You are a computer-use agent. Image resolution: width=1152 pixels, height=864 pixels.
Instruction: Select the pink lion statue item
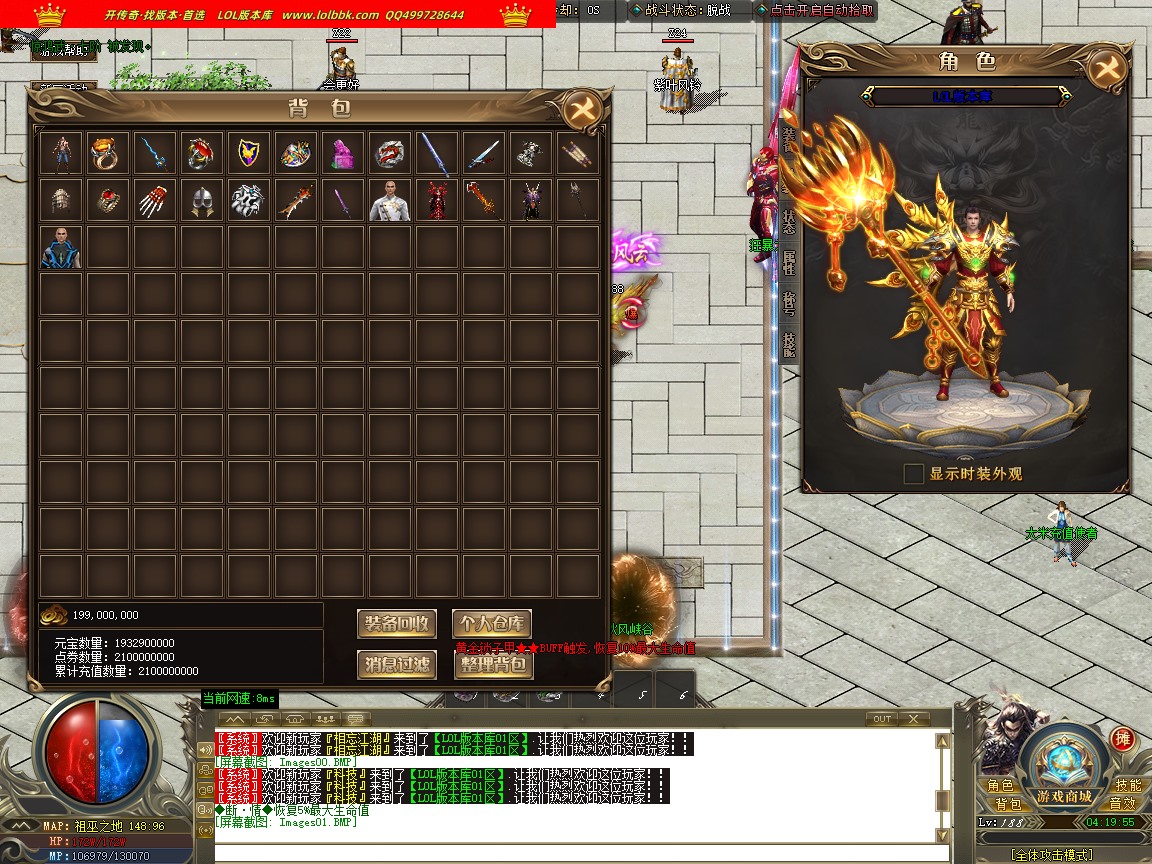[342, 154]
